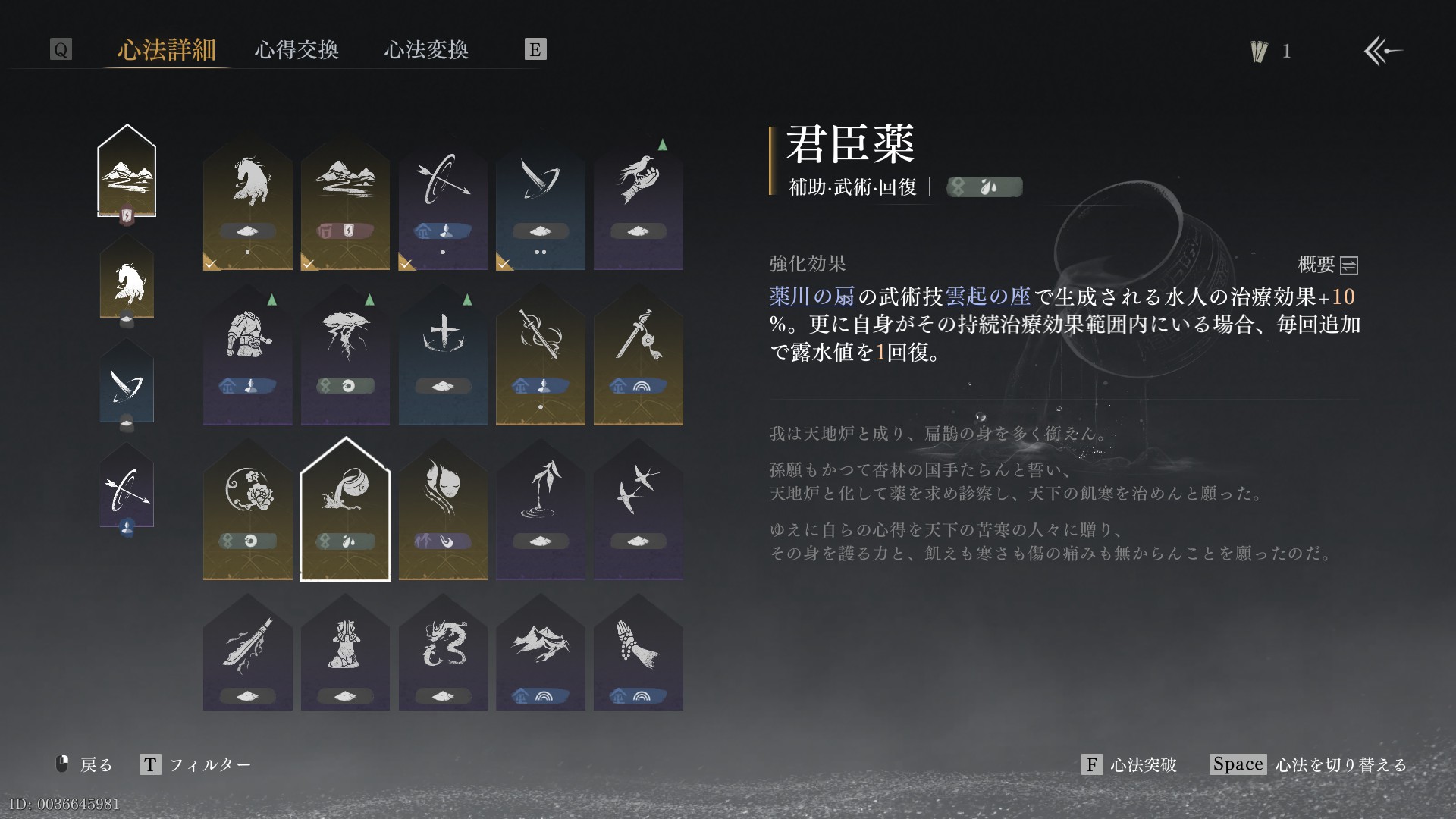1456x819 pixels.
Task: Toggle the 概要 summary view
Action: [1328, 265]
